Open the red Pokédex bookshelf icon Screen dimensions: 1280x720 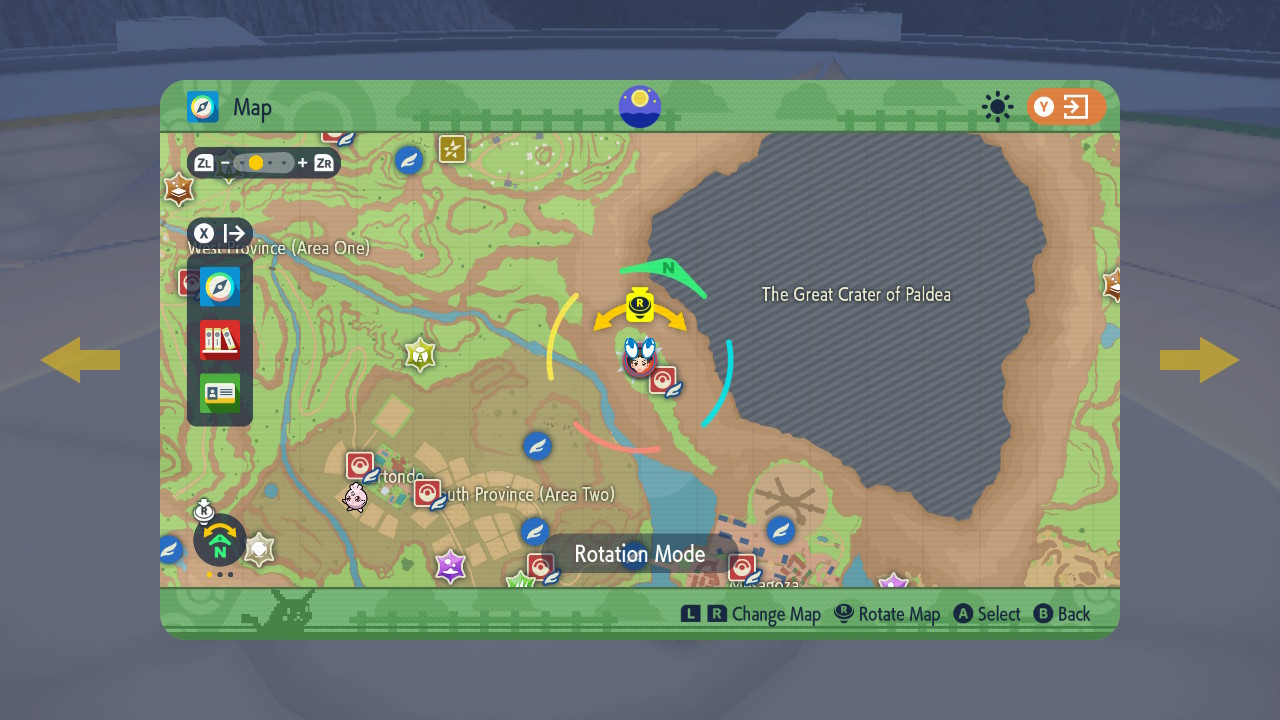(219, 340)
